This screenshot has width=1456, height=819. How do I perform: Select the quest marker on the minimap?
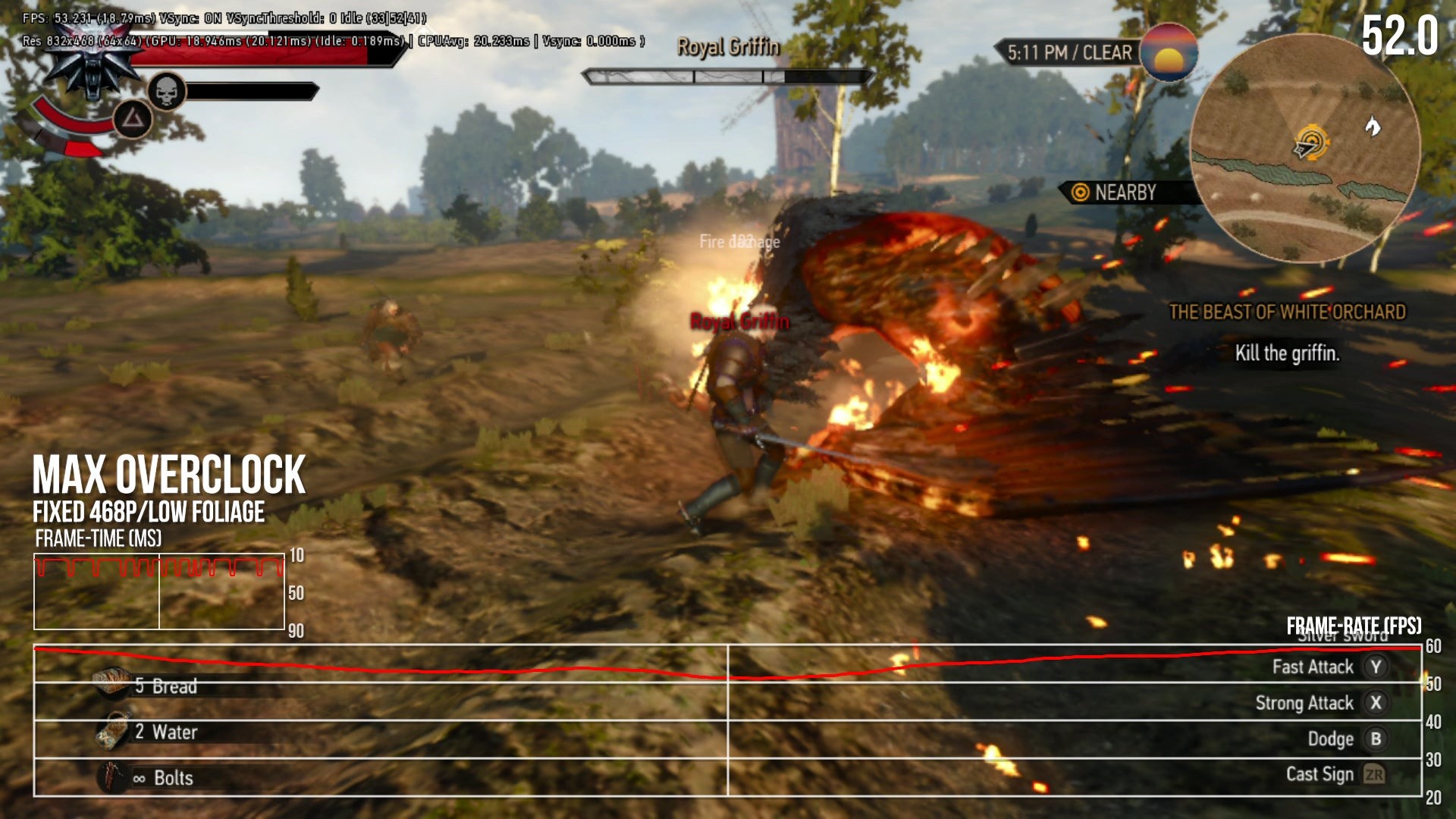point(1311,142)
